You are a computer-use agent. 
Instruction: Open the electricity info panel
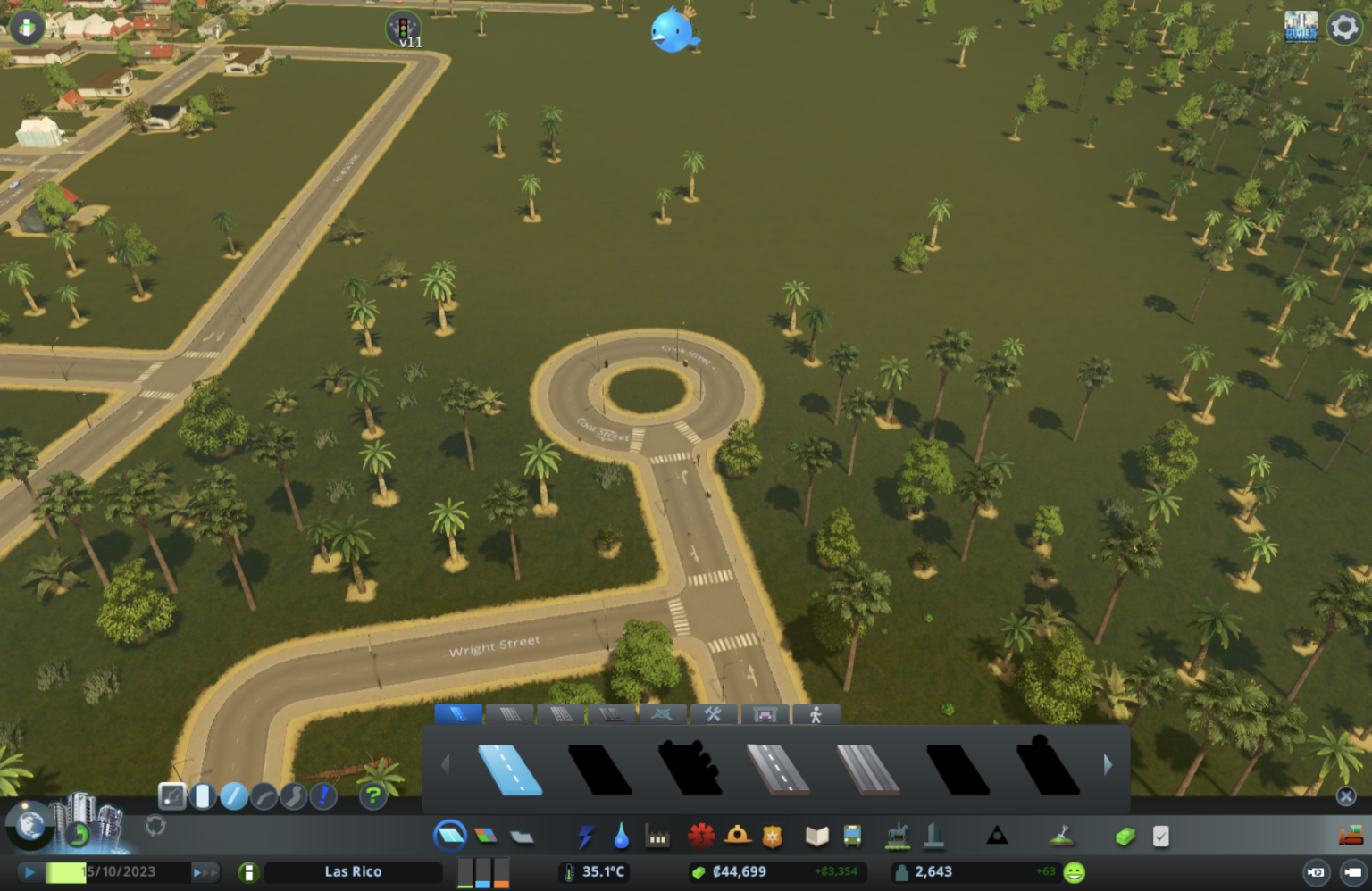(x=587, y=835)
